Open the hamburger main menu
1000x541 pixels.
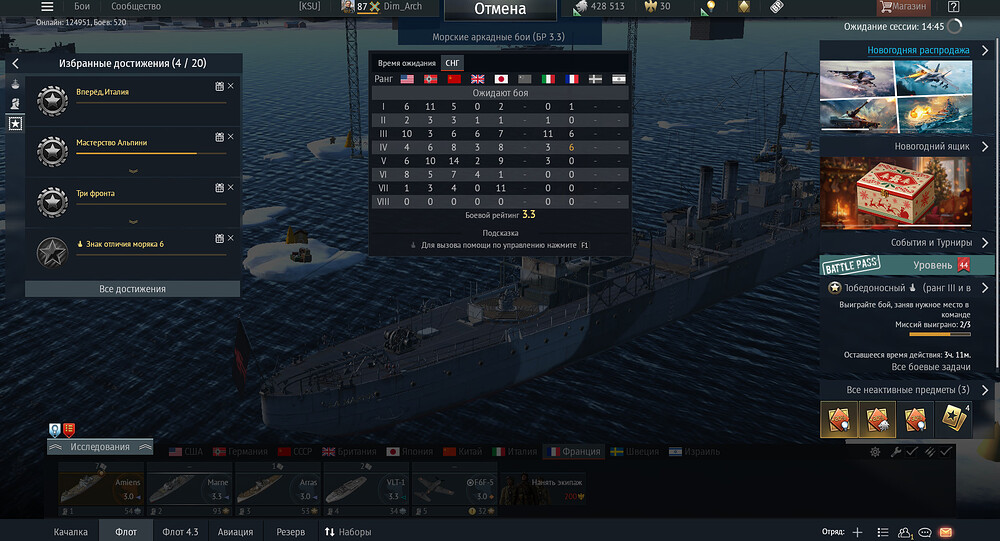tap(47, 7)
